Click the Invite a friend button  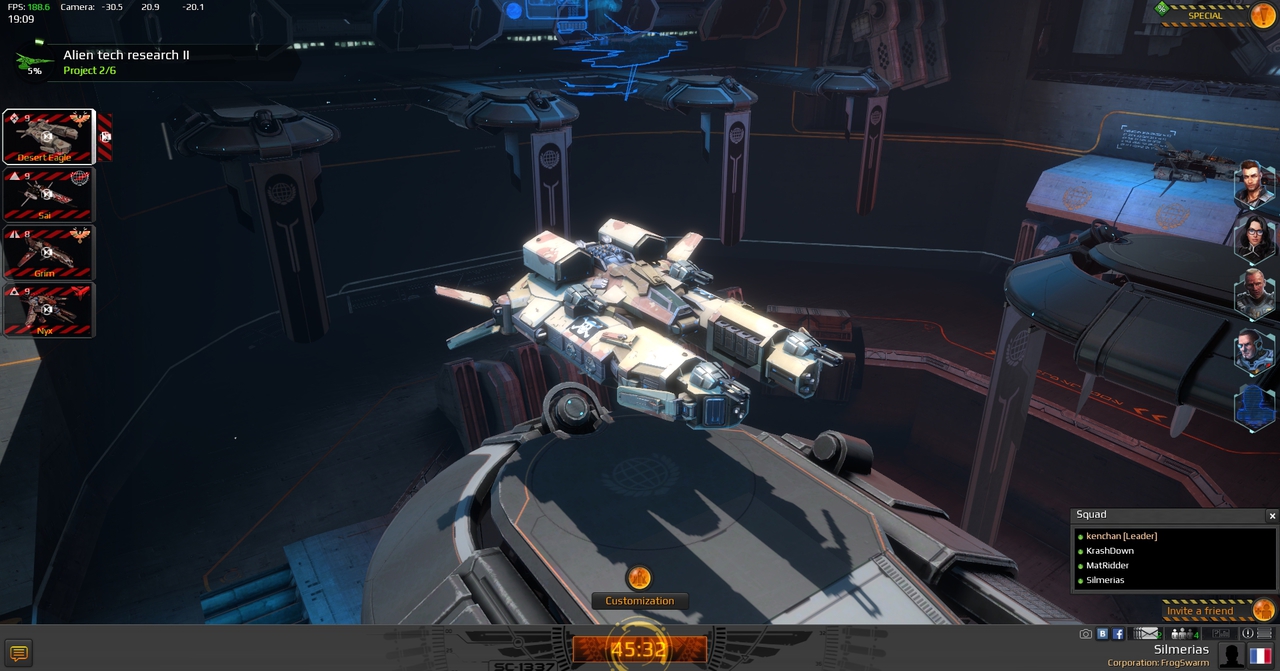(x=1200, y=611)
